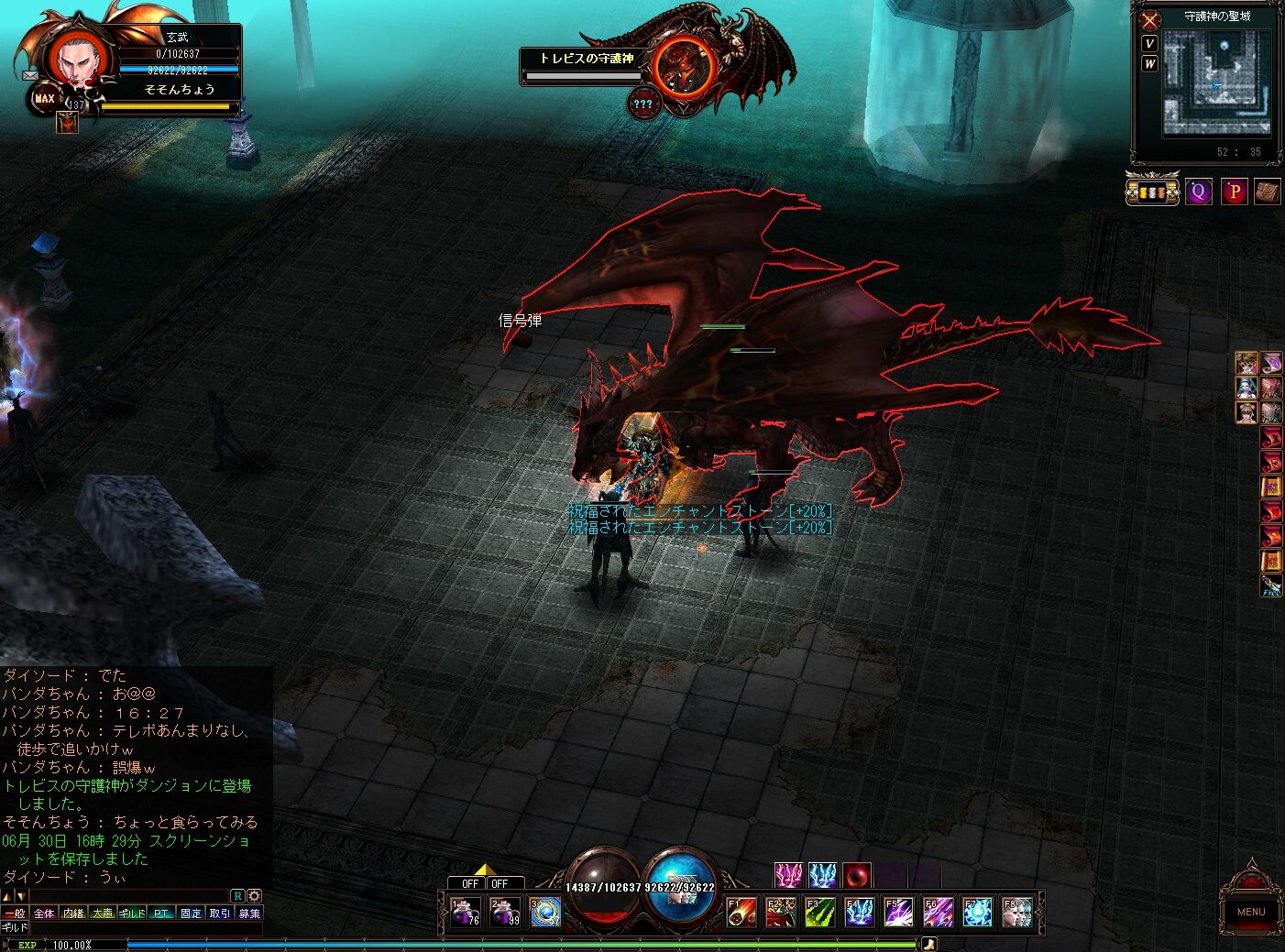The image size is (1285, 952).
Task: Toggle the minimap W button
Action: click(1149, 63)
